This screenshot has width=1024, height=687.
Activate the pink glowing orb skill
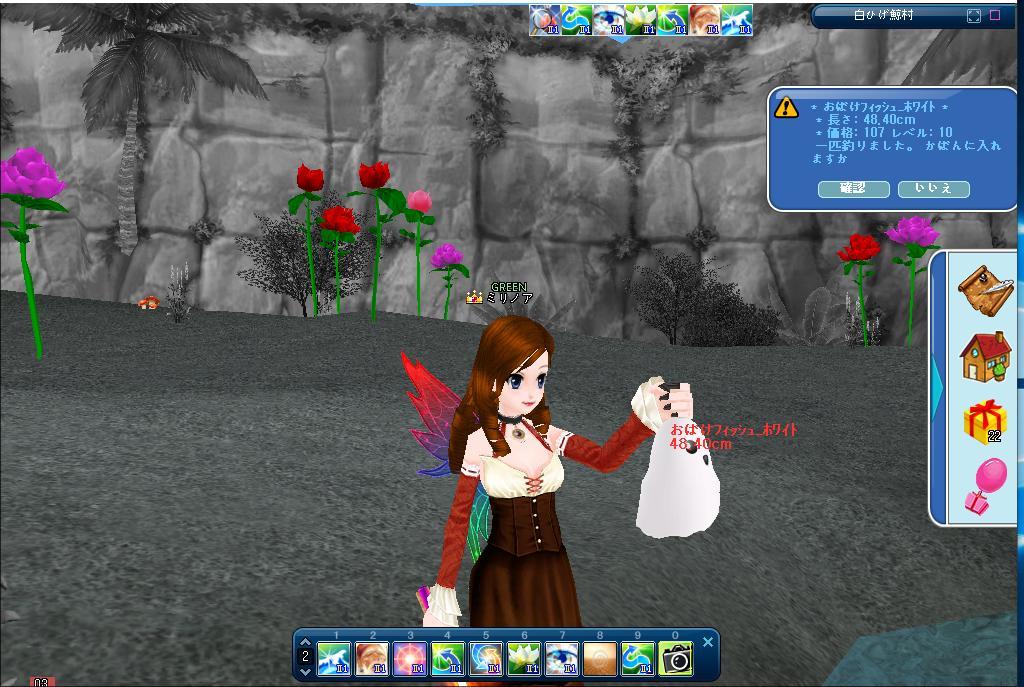pos(409,659)
